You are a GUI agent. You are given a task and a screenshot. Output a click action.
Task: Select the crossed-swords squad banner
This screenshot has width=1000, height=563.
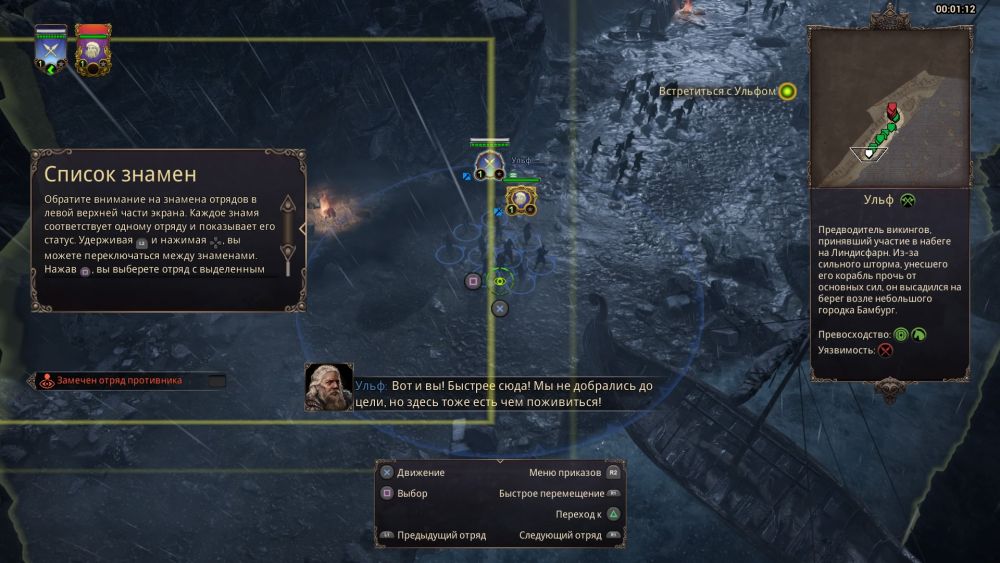coord(50,48)
